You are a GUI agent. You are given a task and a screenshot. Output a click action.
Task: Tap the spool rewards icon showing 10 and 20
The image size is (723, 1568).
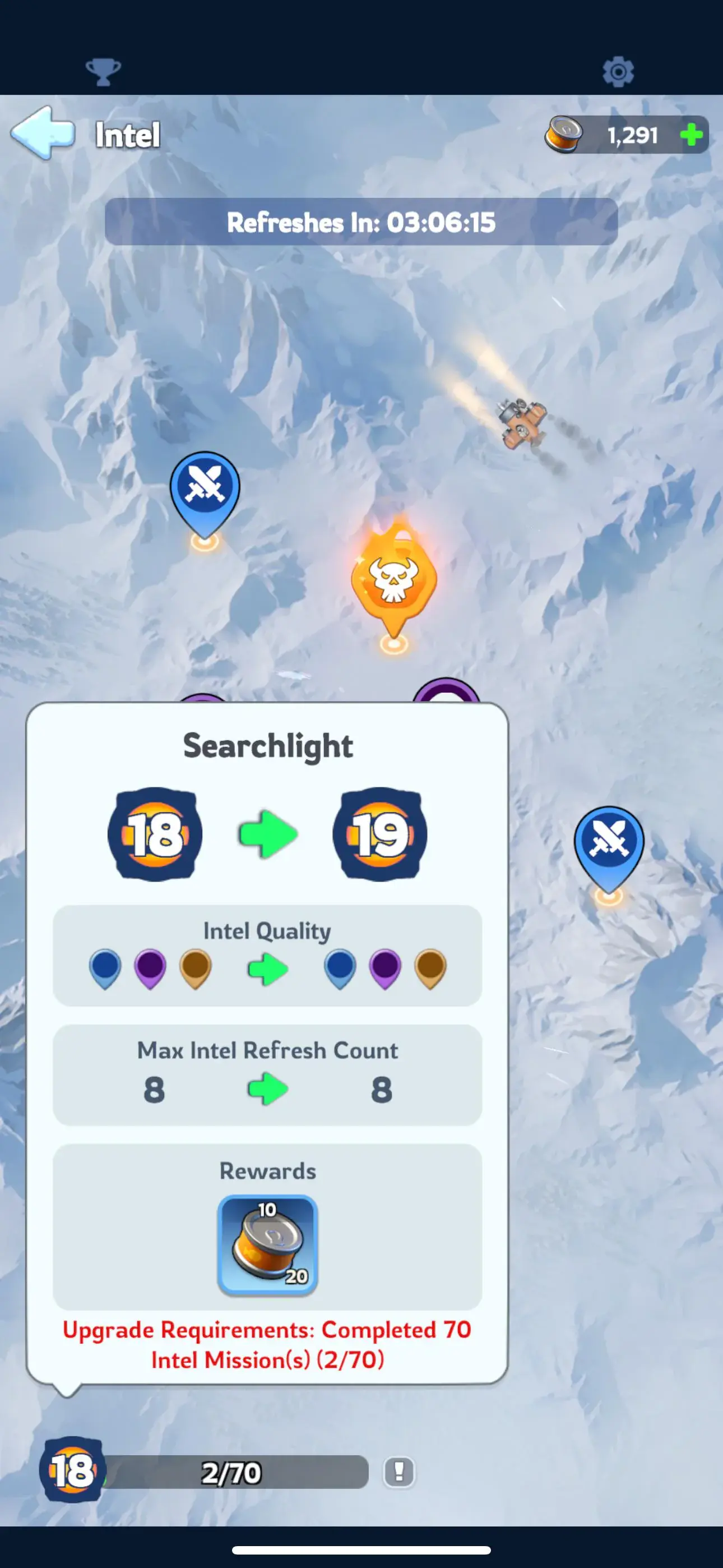(268, 1242)
